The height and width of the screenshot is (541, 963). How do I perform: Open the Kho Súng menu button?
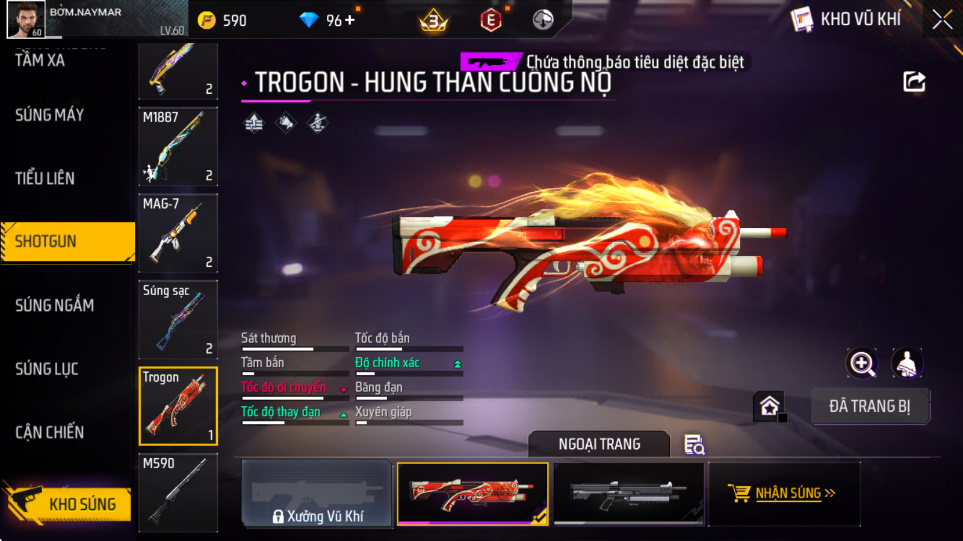[68, 503]
